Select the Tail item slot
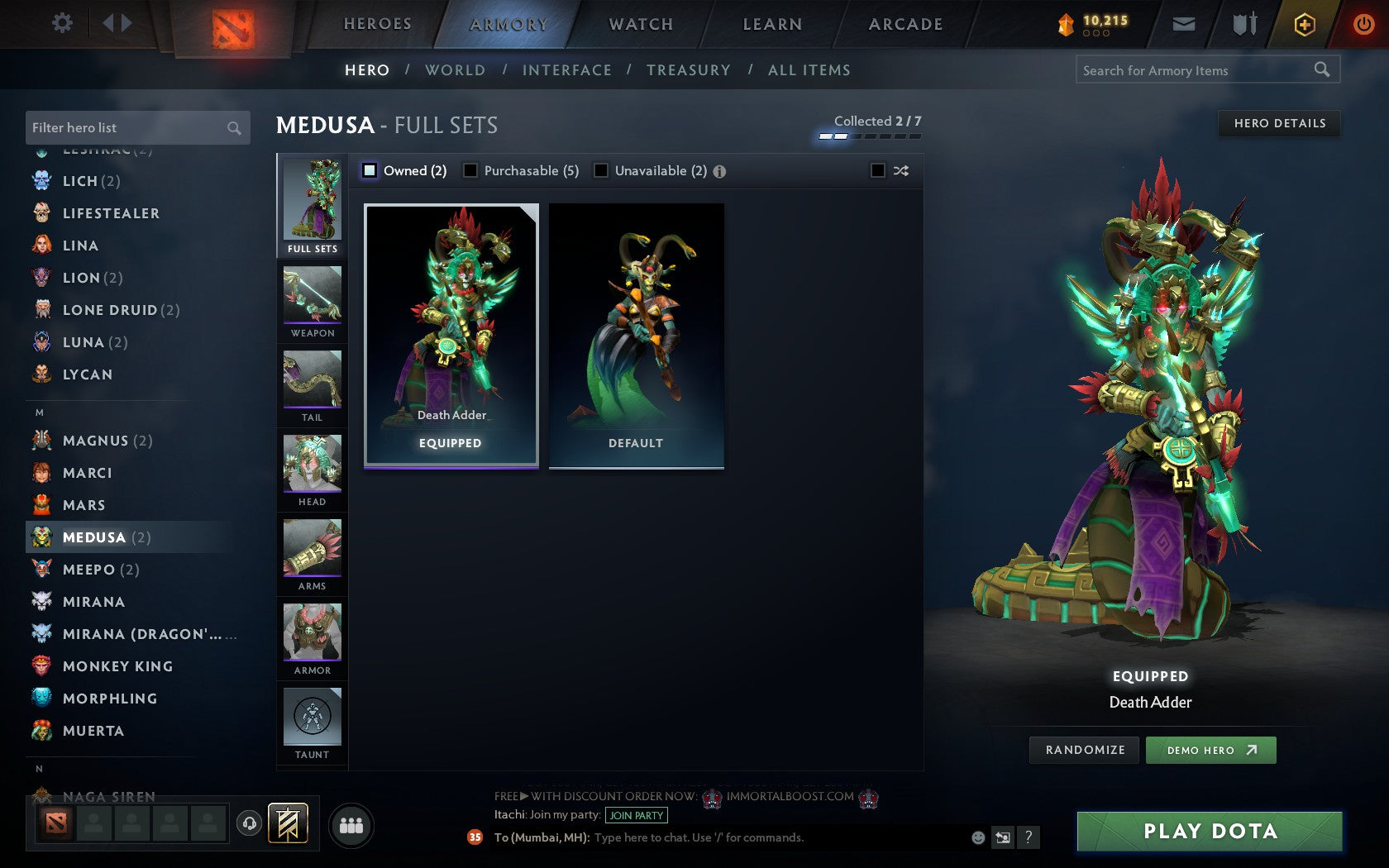Image resolution: width=1389 pixels, height=868 pixels. 312,384
